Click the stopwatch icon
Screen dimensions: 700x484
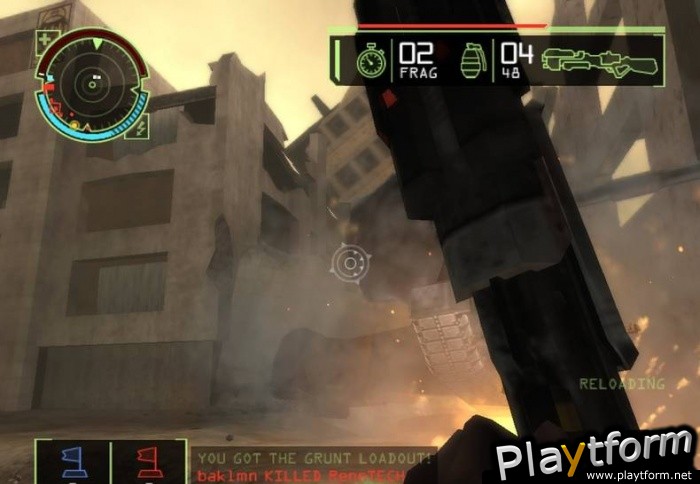click(369, 60)
